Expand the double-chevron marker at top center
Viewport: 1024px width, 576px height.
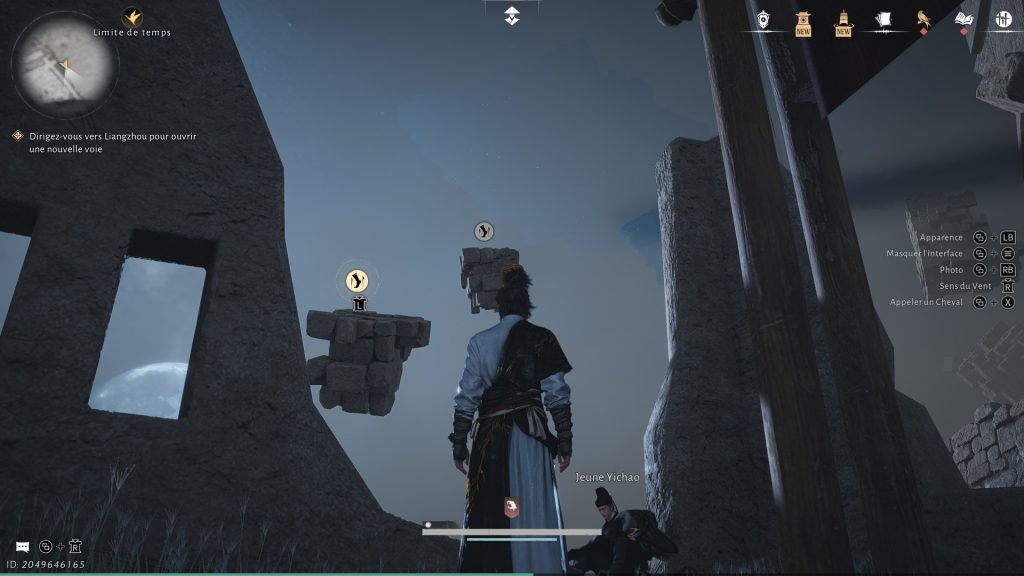point(512,16)
